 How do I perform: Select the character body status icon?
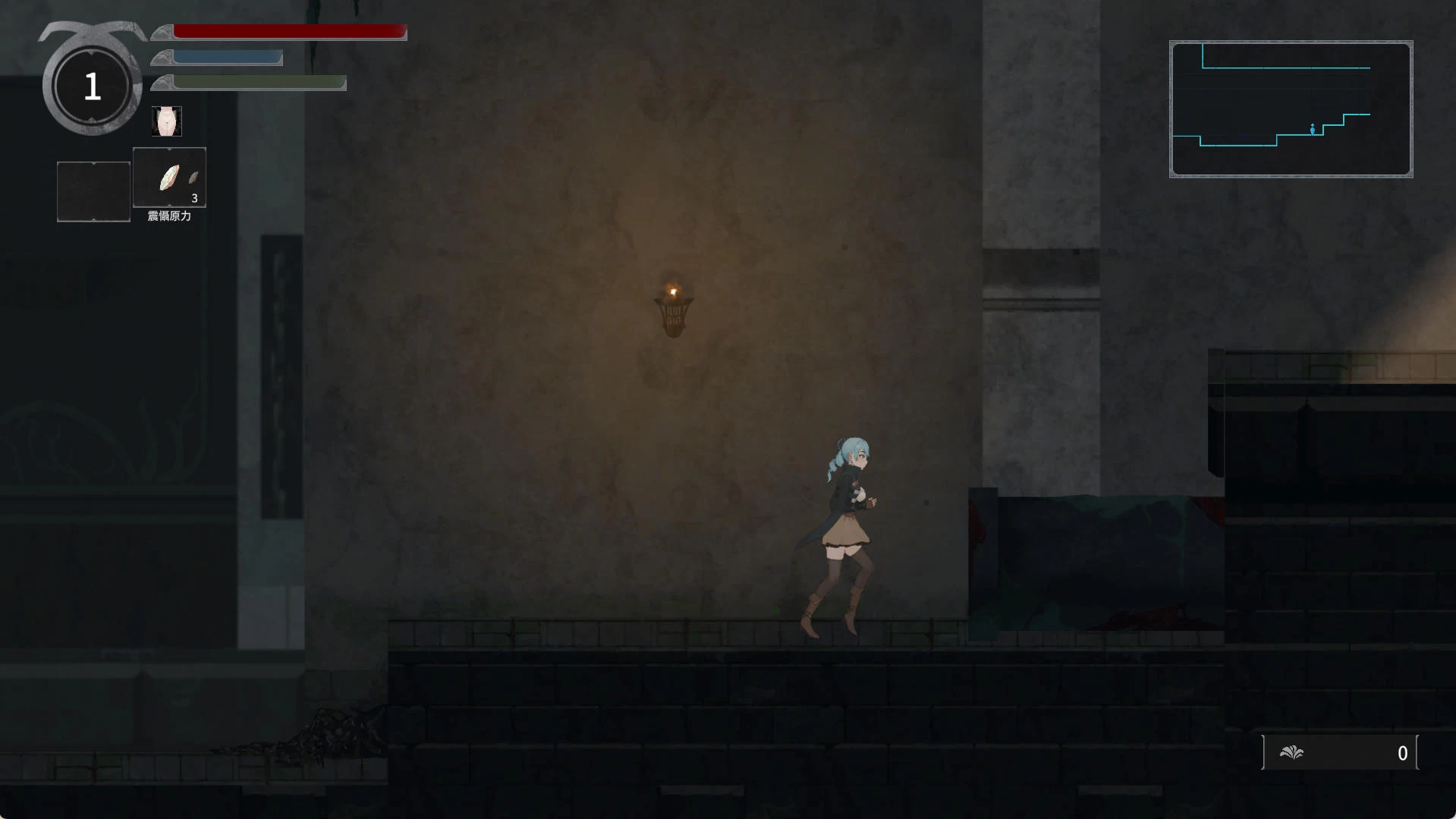click(166, 121)
